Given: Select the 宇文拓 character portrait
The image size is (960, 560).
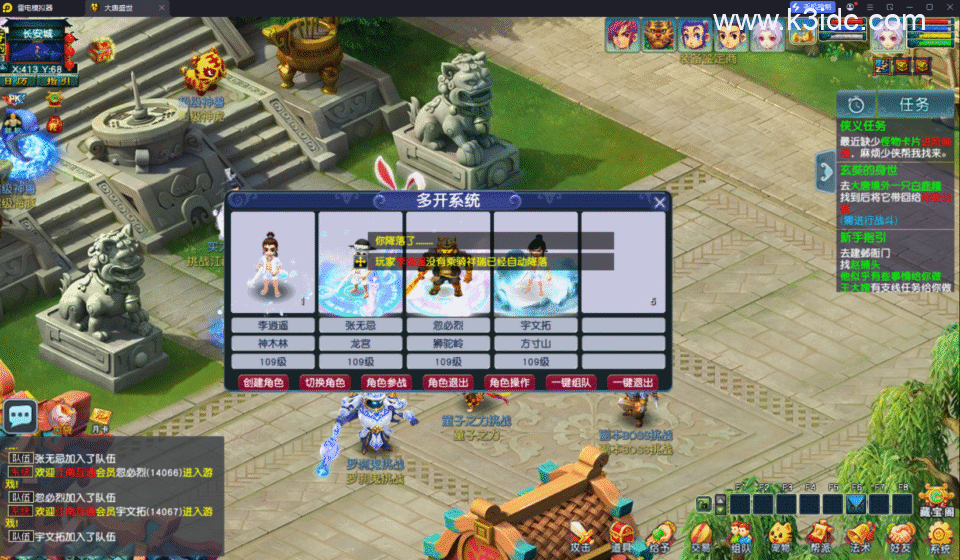Looking at the screenshot, I should coord(536,262).
